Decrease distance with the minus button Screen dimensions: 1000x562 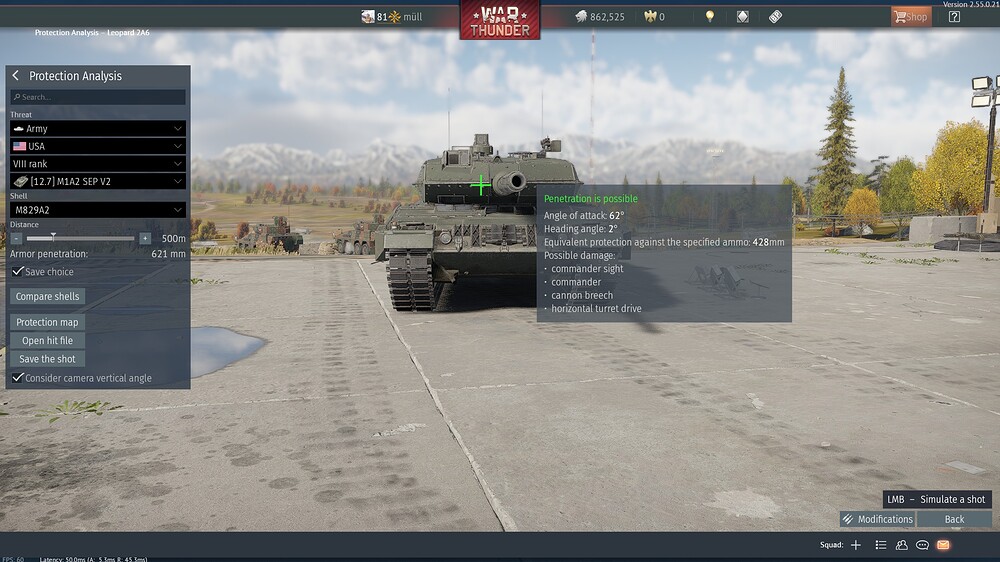point(17,238)
